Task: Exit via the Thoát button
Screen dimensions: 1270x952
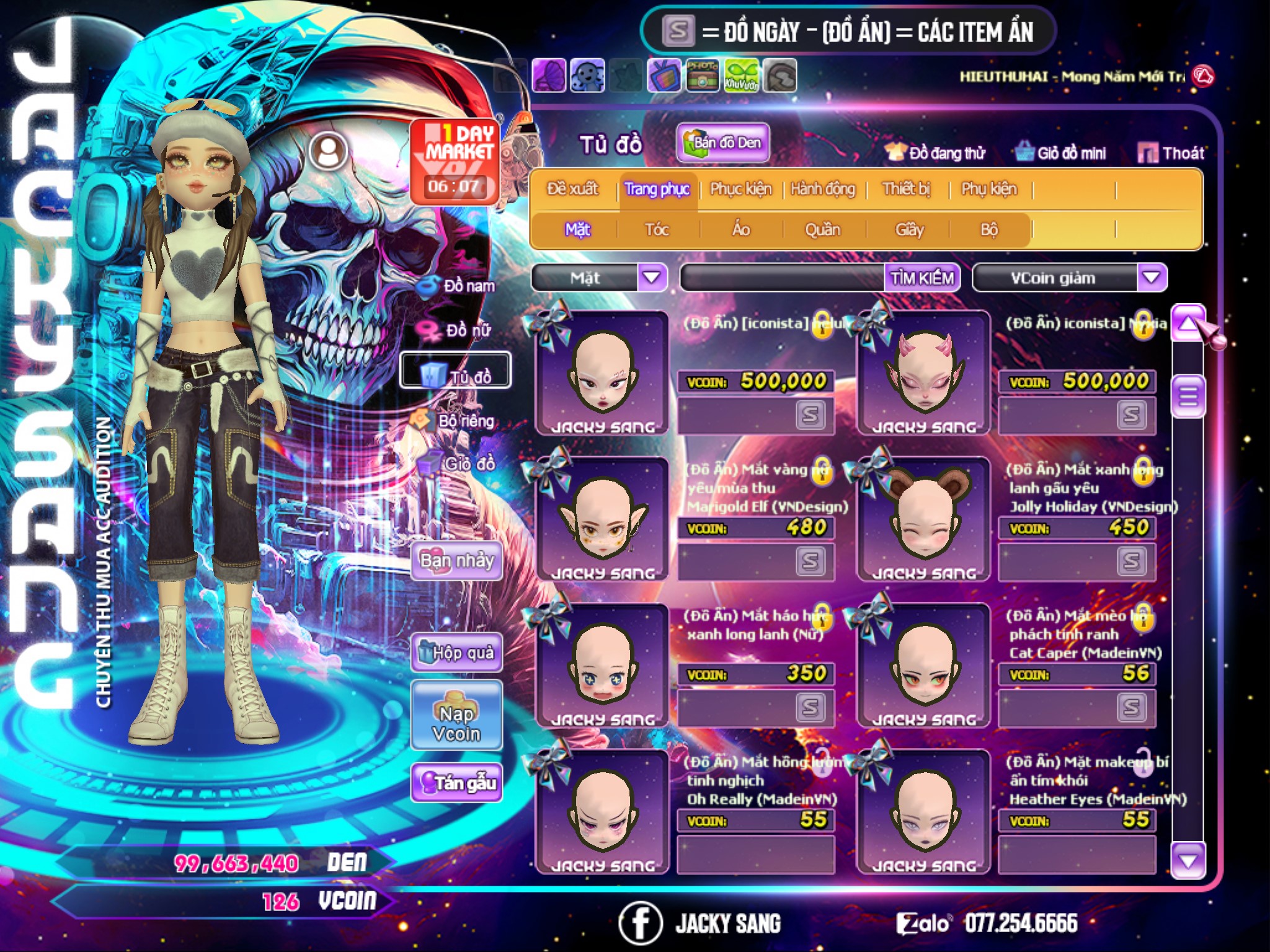Action: coord(1171,152)
